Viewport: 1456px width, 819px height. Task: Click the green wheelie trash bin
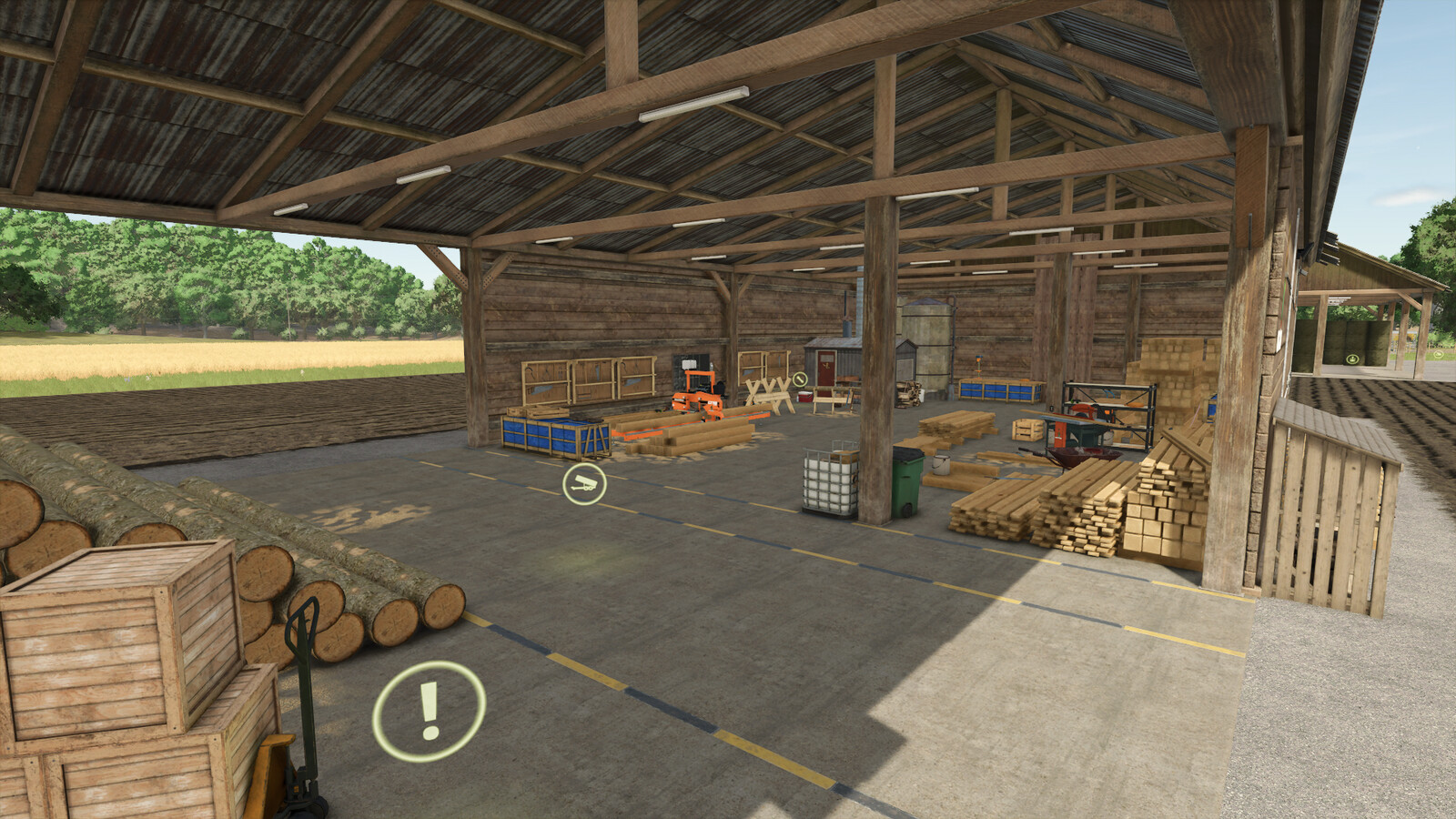click(905, 480)
